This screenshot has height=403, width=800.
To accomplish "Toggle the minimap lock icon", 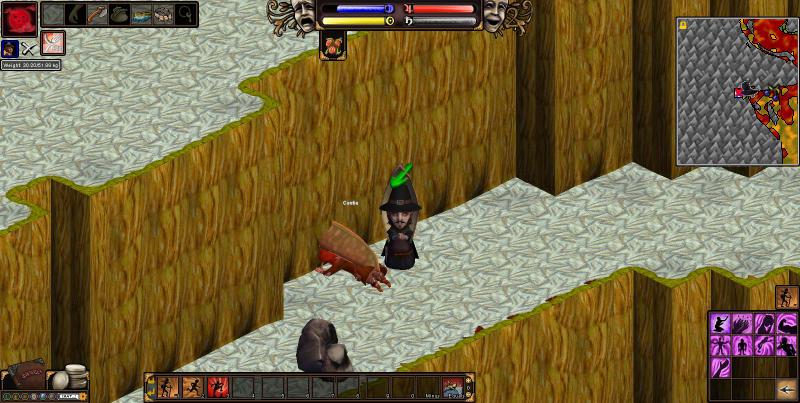I will coord(683,24).
